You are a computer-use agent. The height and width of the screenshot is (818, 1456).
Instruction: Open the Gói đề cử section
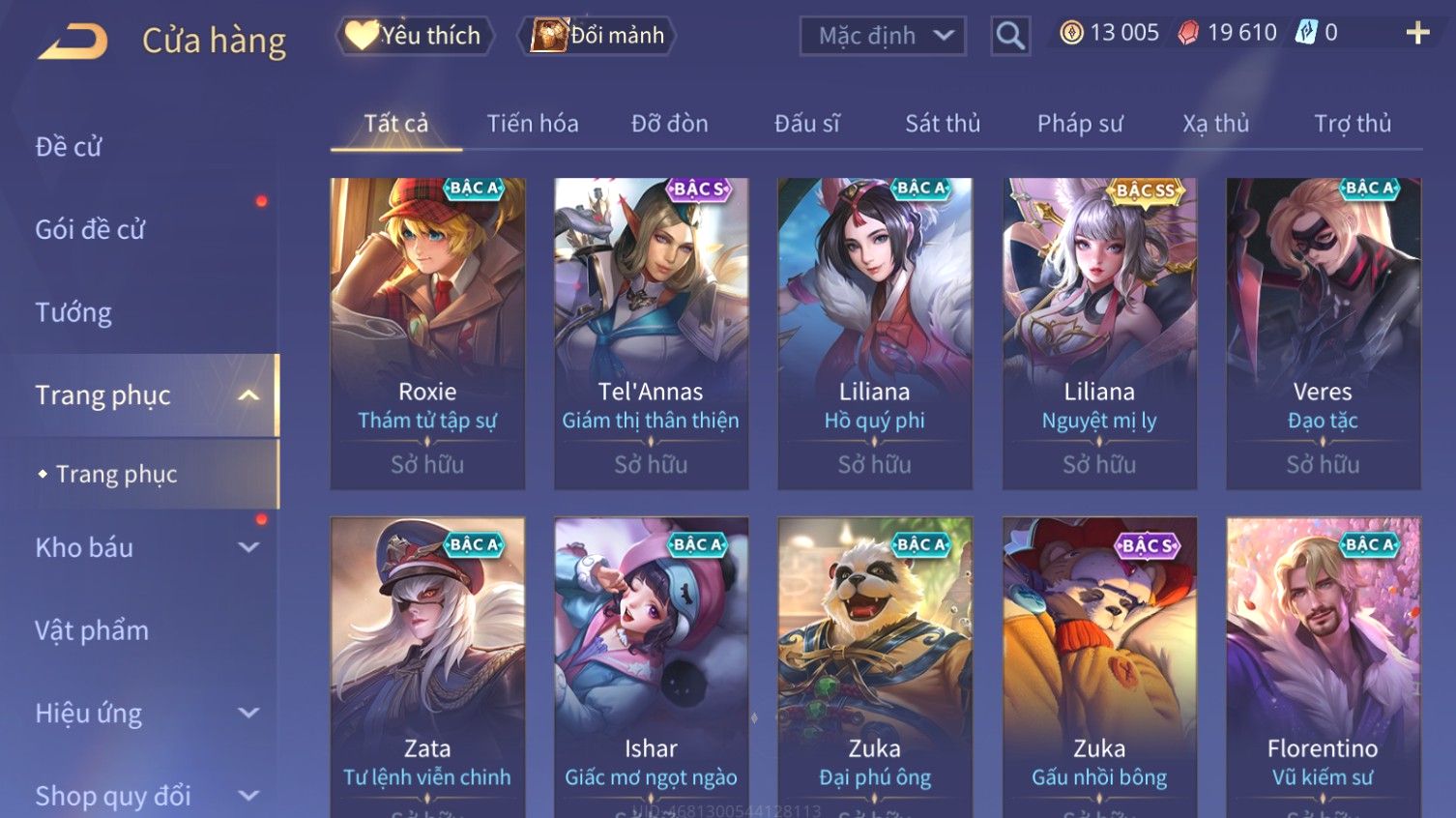click(90, 230)
